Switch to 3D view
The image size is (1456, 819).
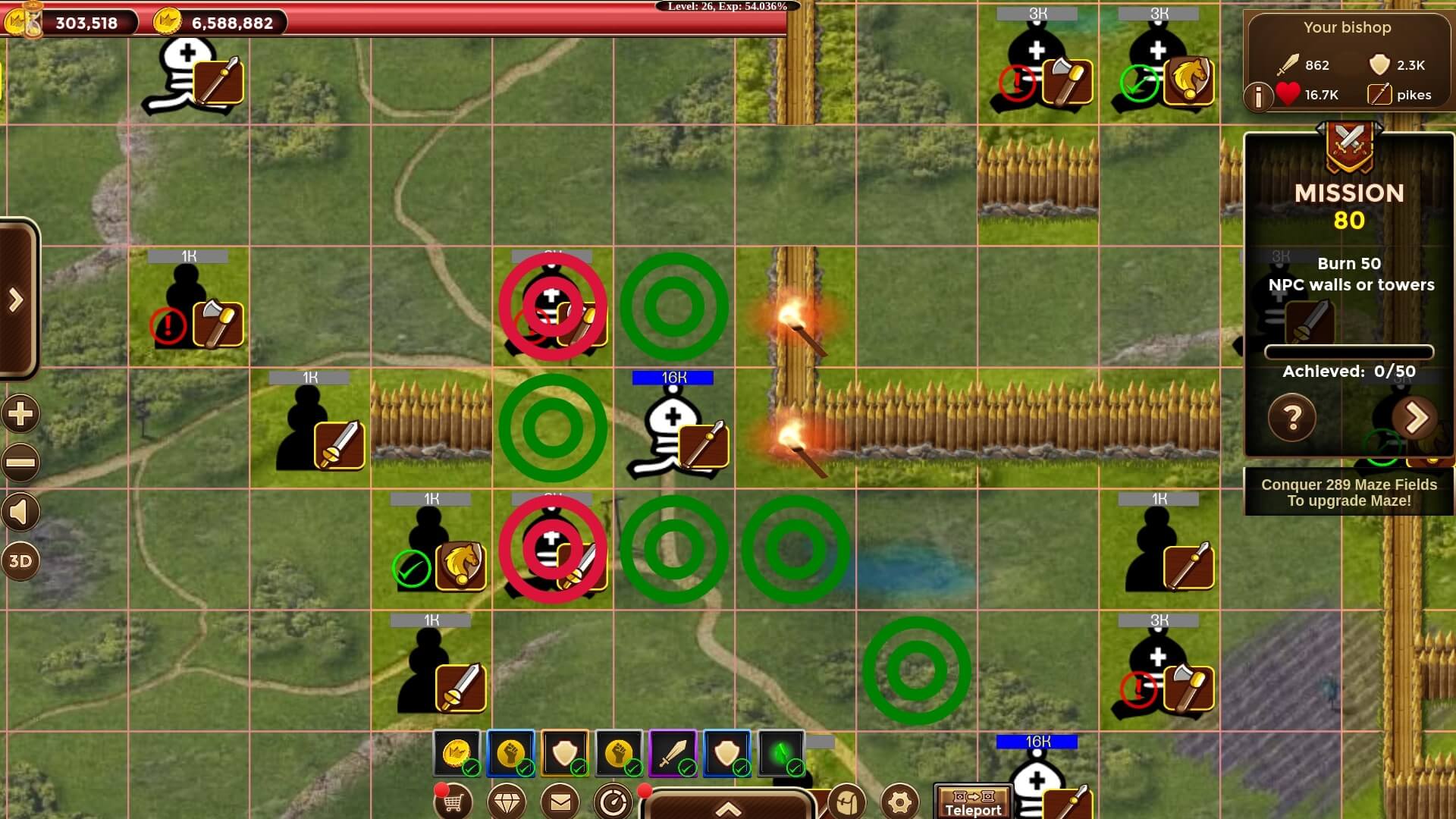tap(20, 561)
